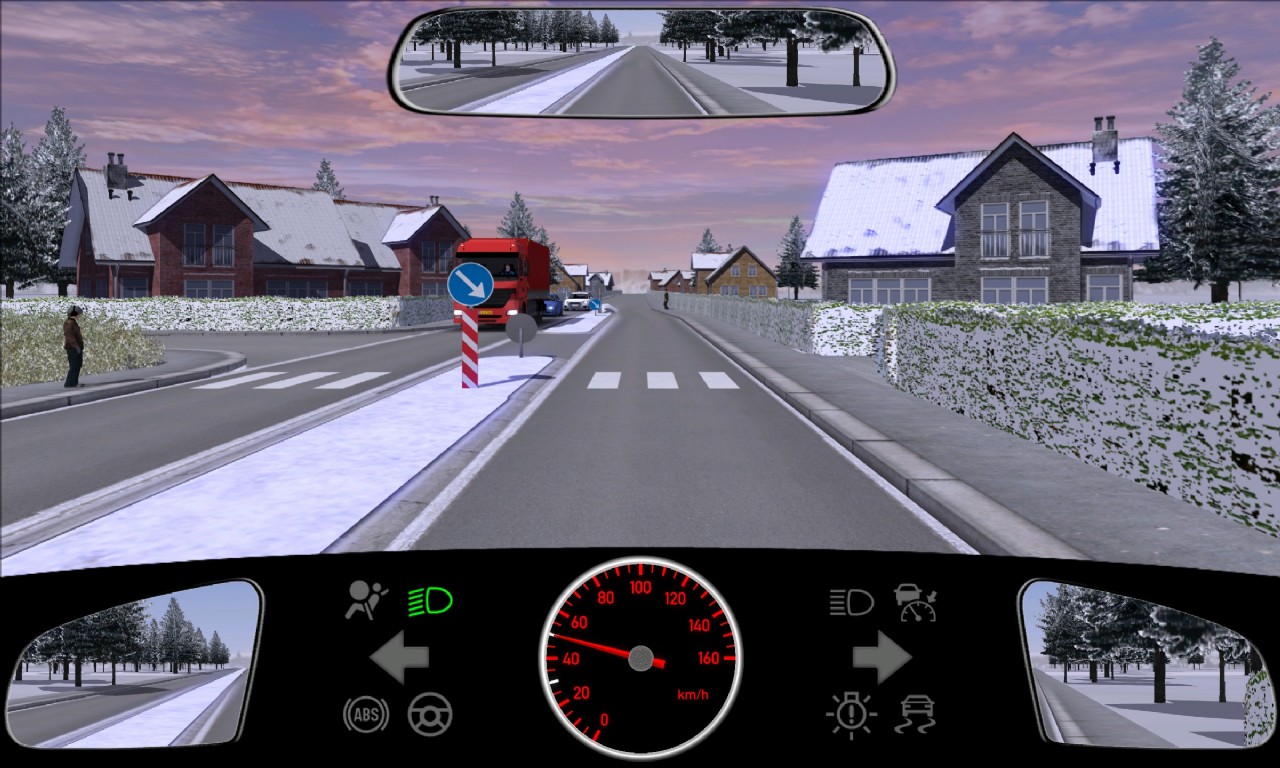Activate the right turn signal arrow
The image size is (1280, 768).
click(x=881, y=658)
